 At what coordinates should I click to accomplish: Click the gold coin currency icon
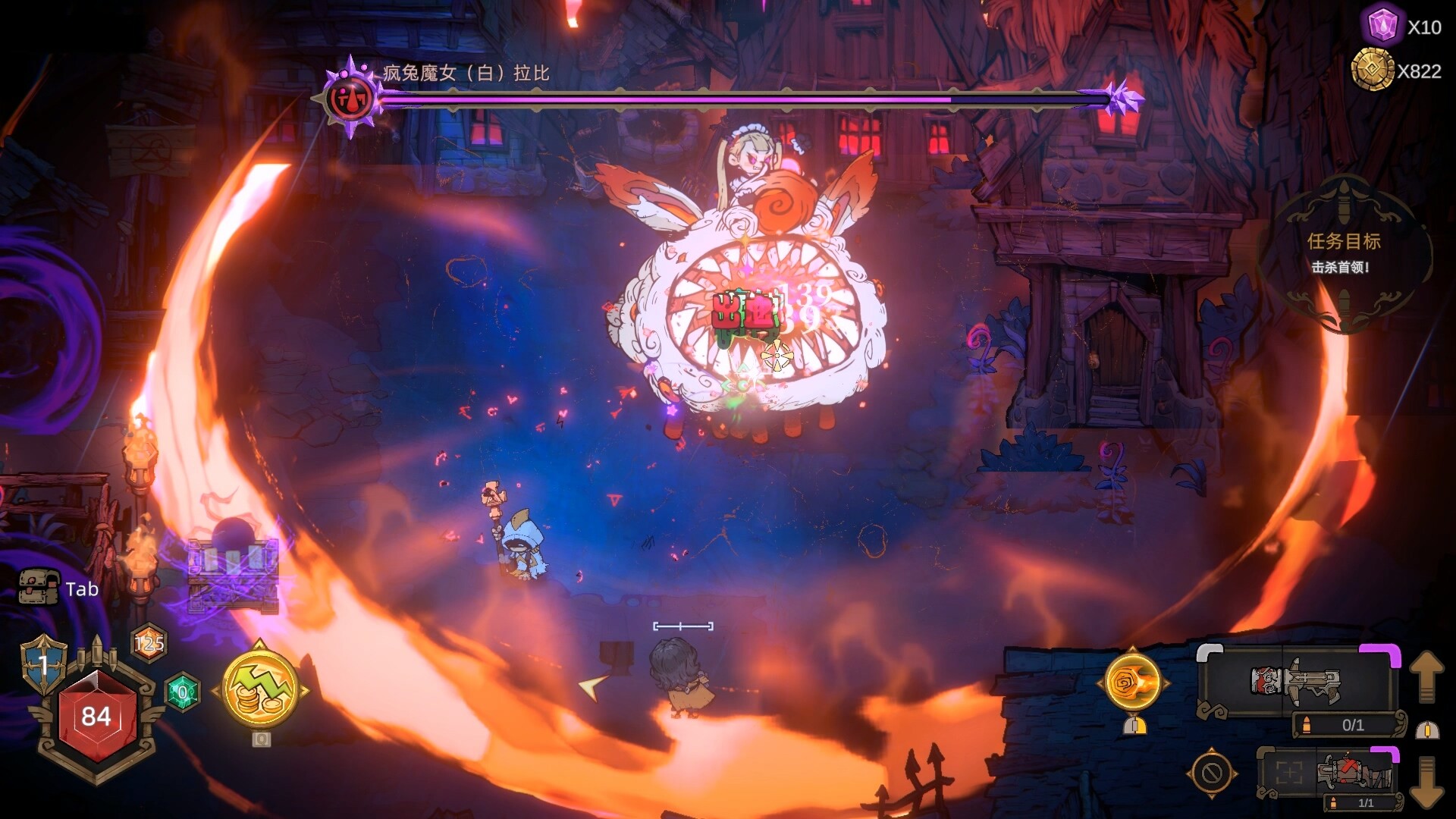(x=1373, y=70)
